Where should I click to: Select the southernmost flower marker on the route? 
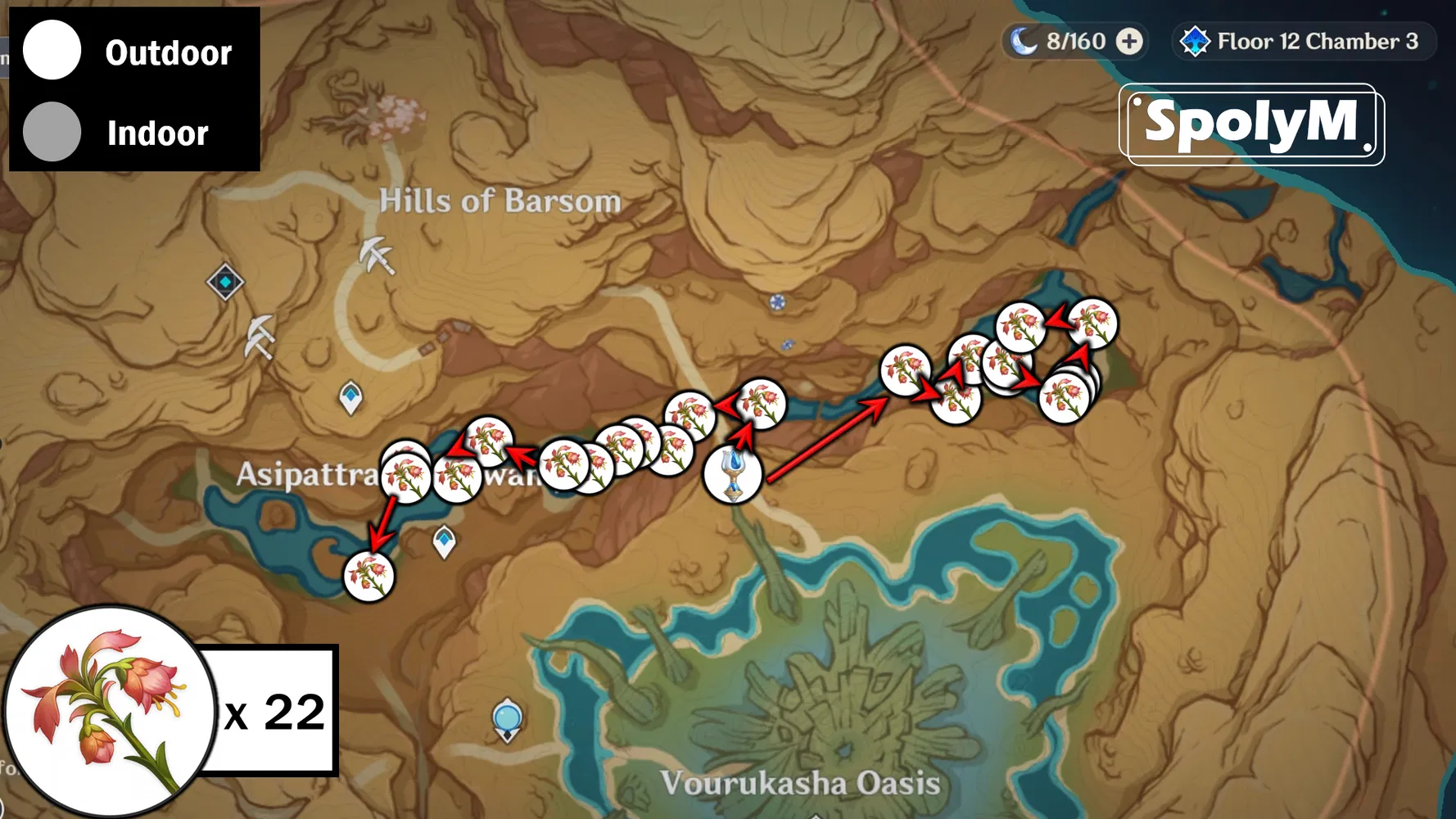[369, 576]
